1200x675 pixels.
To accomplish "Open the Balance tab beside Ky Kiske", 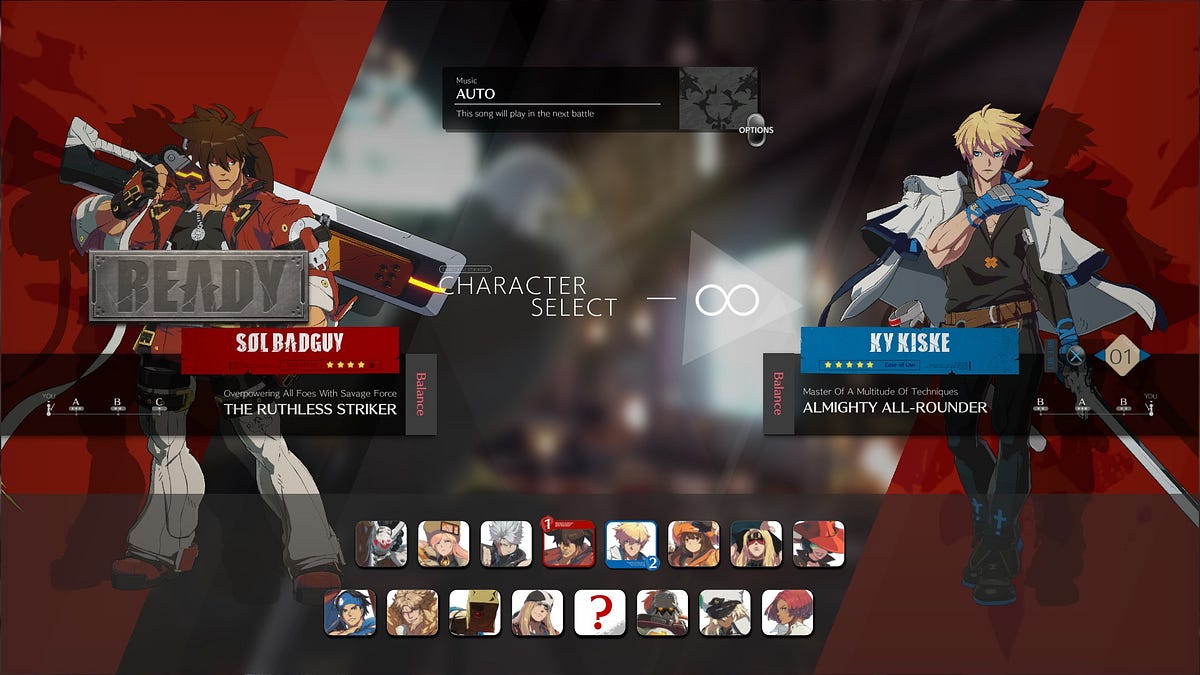I will click(x=778, y=394).
